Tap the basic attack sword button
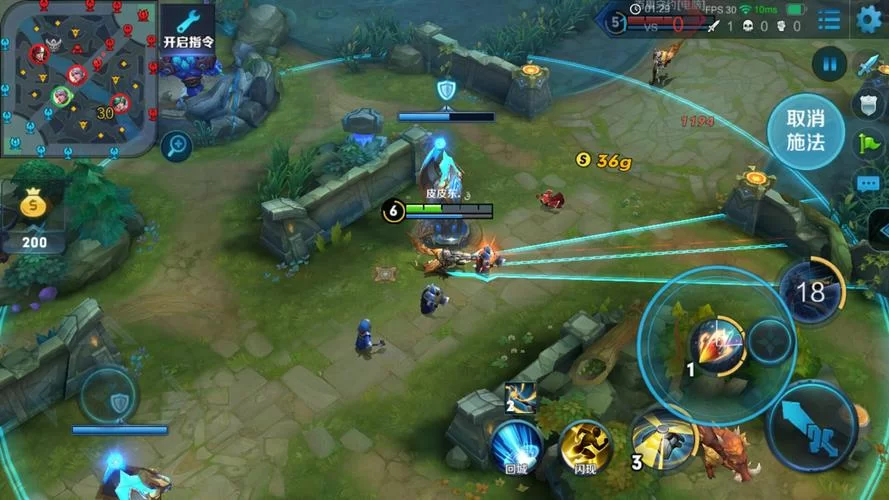 click(x=811, y=427)
